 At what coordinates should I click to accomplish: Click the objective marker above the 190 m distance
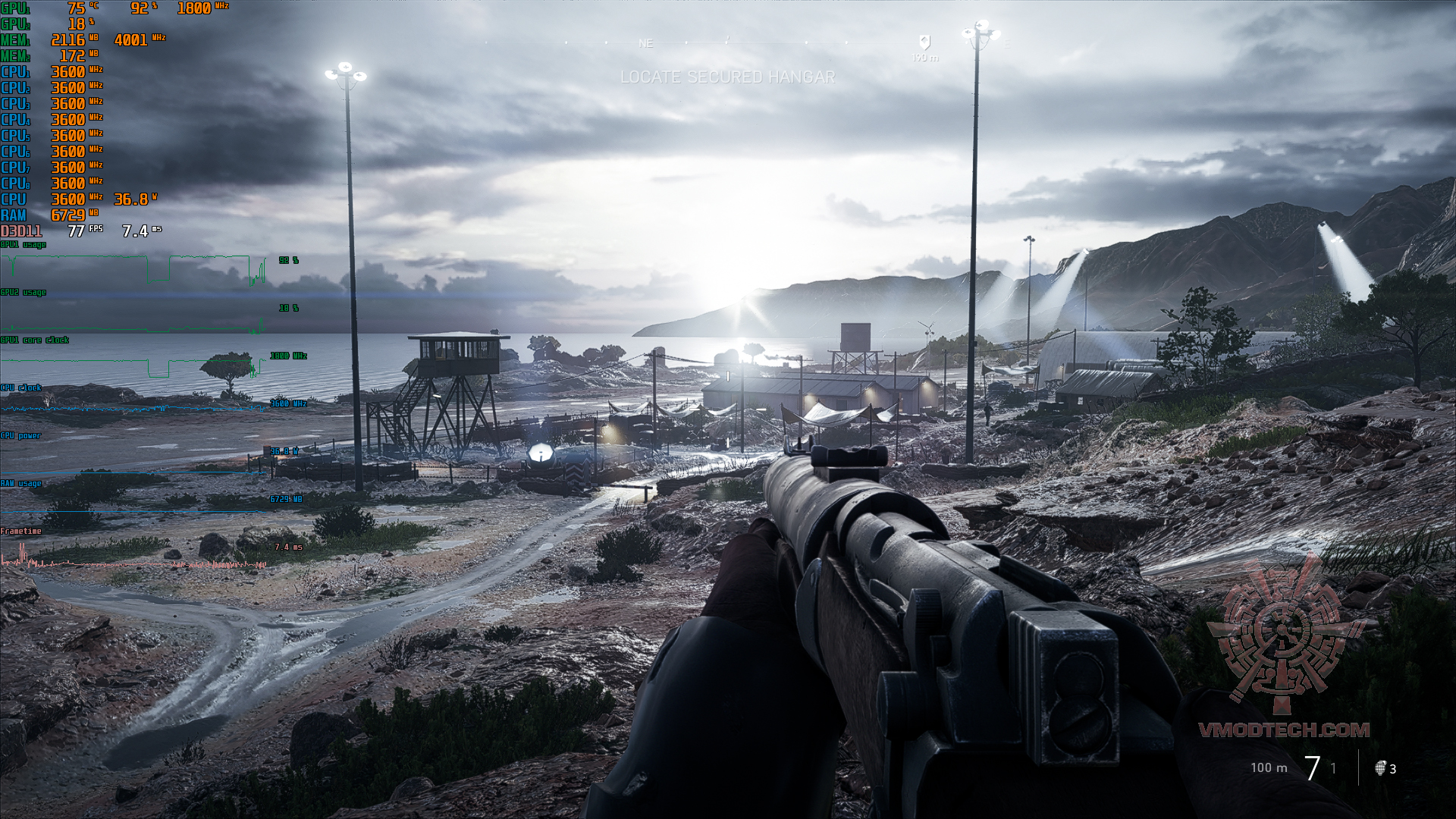point(924,42)
